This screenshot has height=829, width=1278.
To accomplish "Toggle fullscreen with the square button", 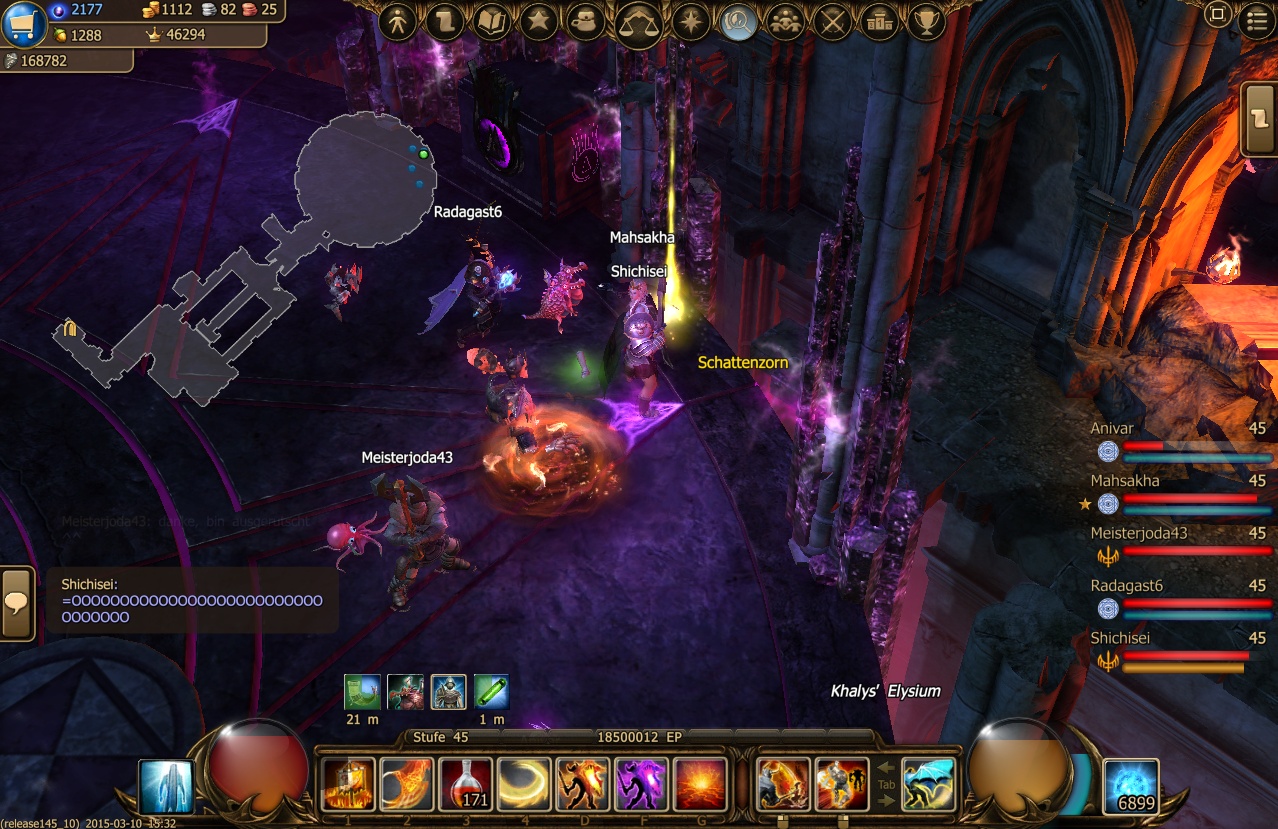I will tap(1218, 15).
